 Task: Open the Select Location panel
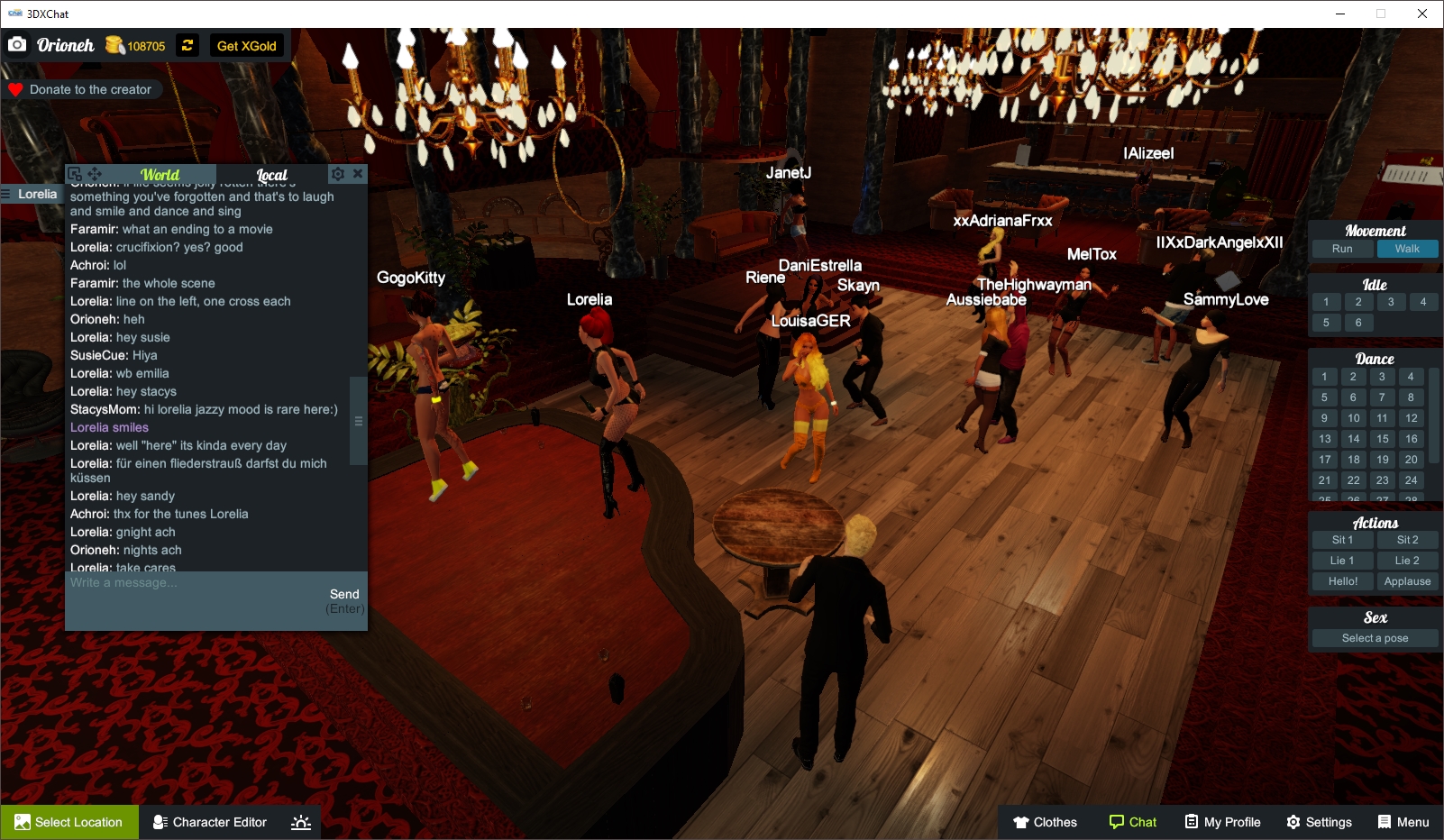point(69,821)
